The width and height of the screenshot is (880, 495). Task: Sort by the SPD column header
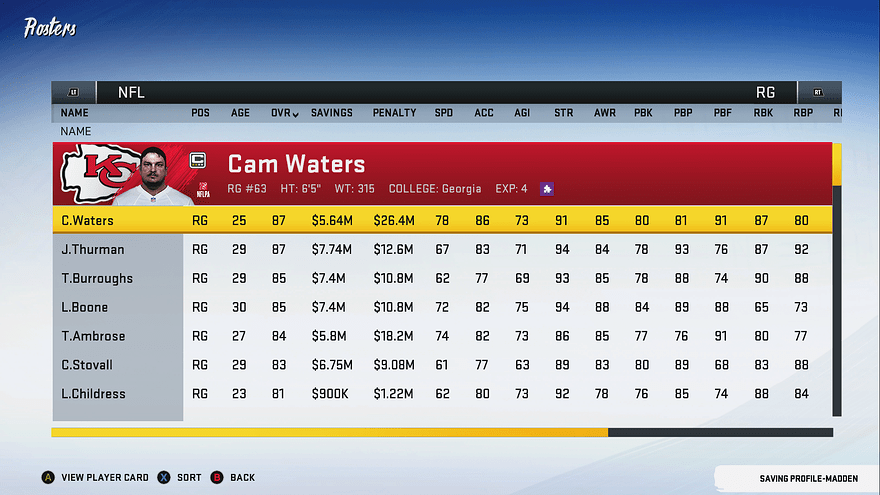pos(443,113)
